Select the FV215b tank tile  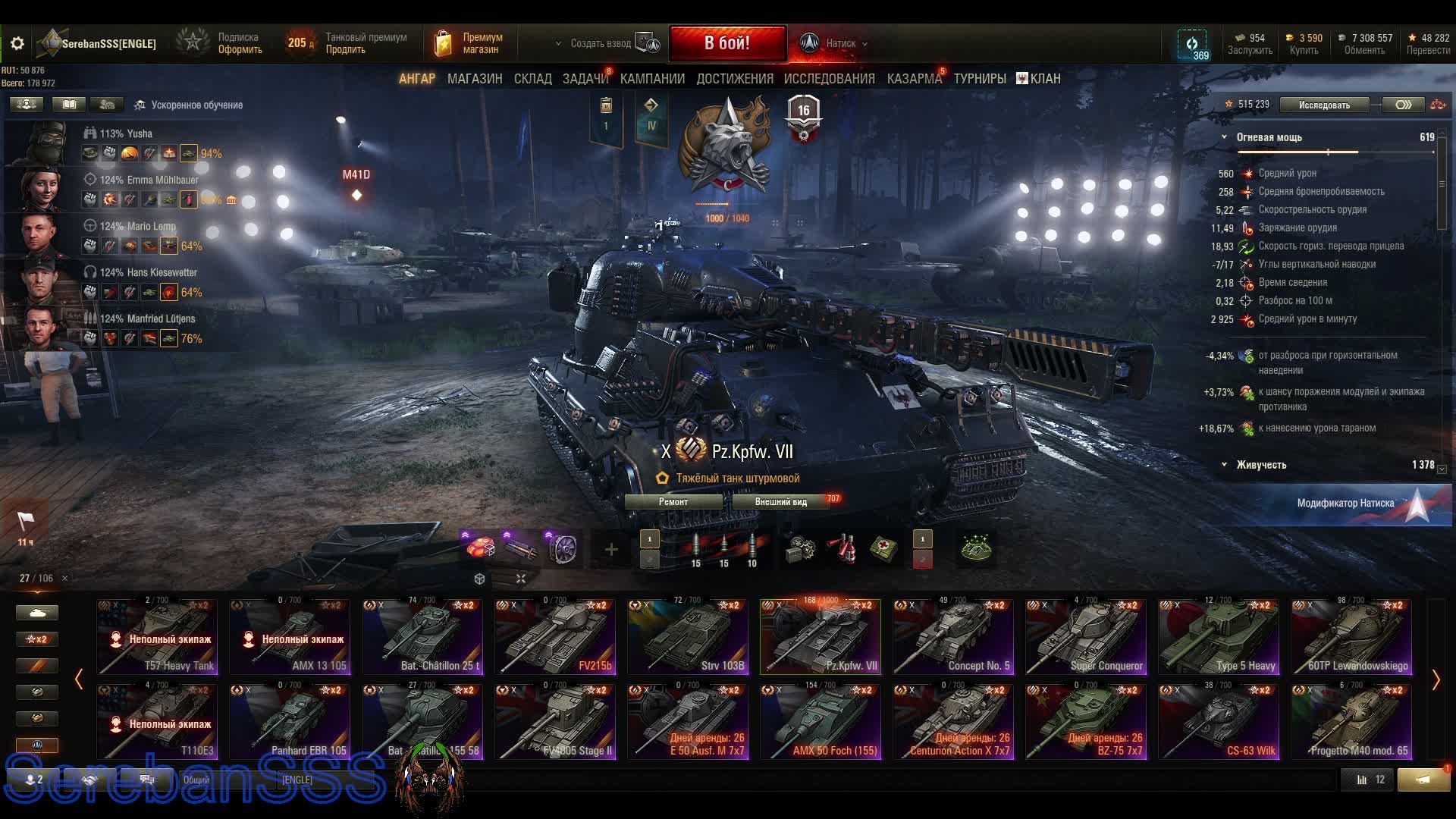pos(554,637)
